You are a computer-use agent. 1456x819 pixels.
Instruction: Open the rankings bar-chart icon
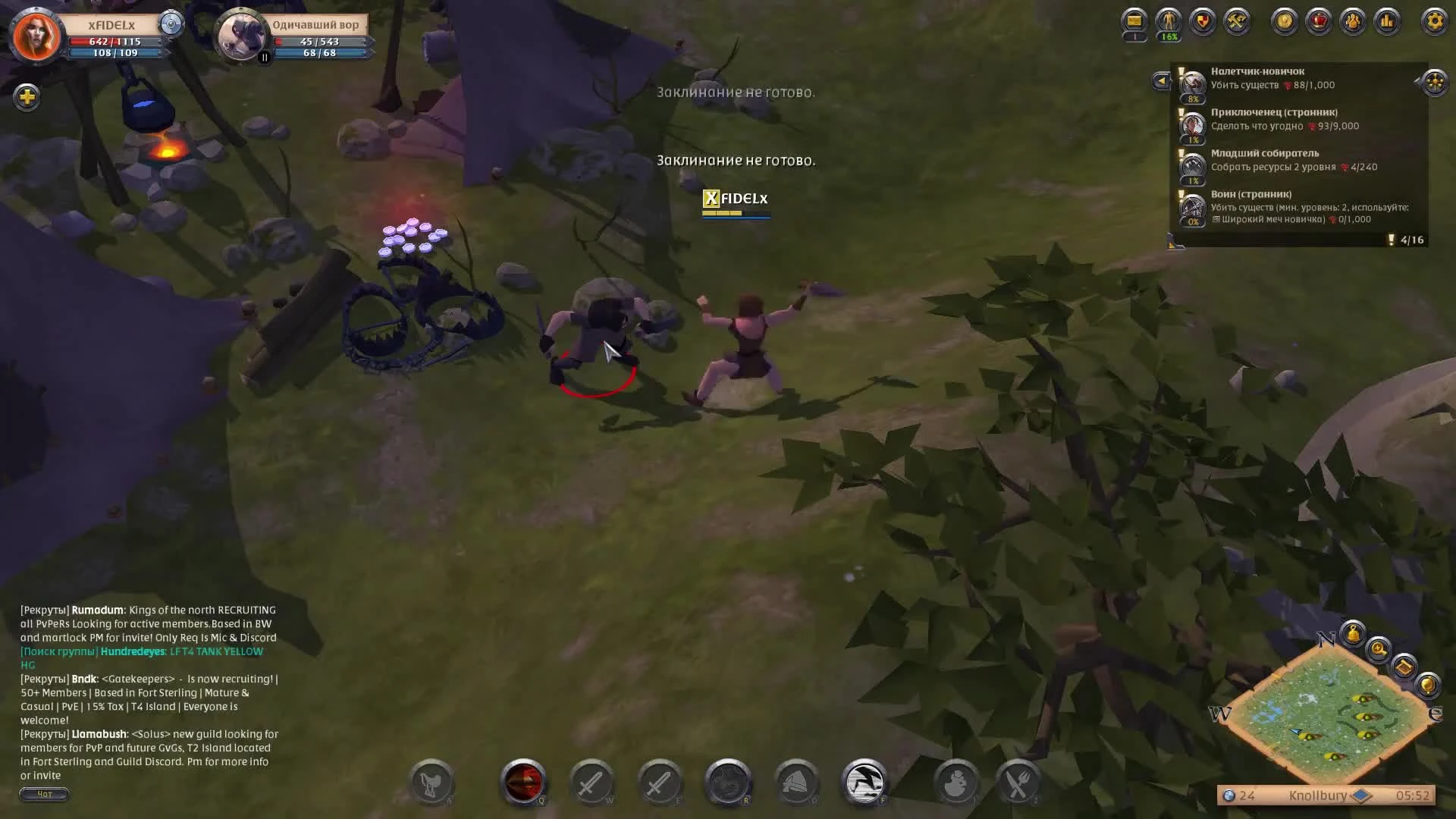[1388, 21]
